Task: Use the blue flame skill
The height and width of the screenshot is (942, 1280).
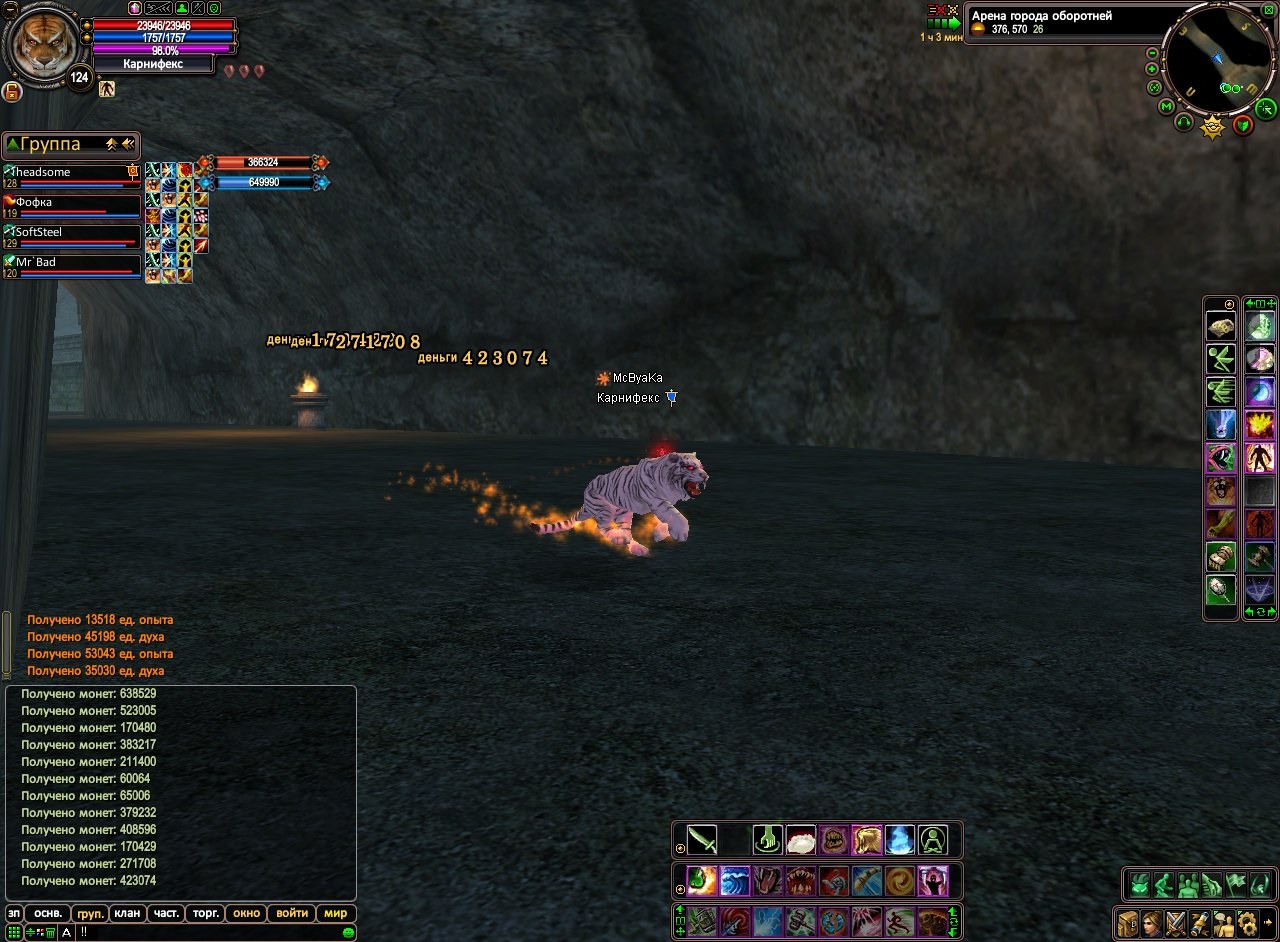Action: [x=900, y=839]
